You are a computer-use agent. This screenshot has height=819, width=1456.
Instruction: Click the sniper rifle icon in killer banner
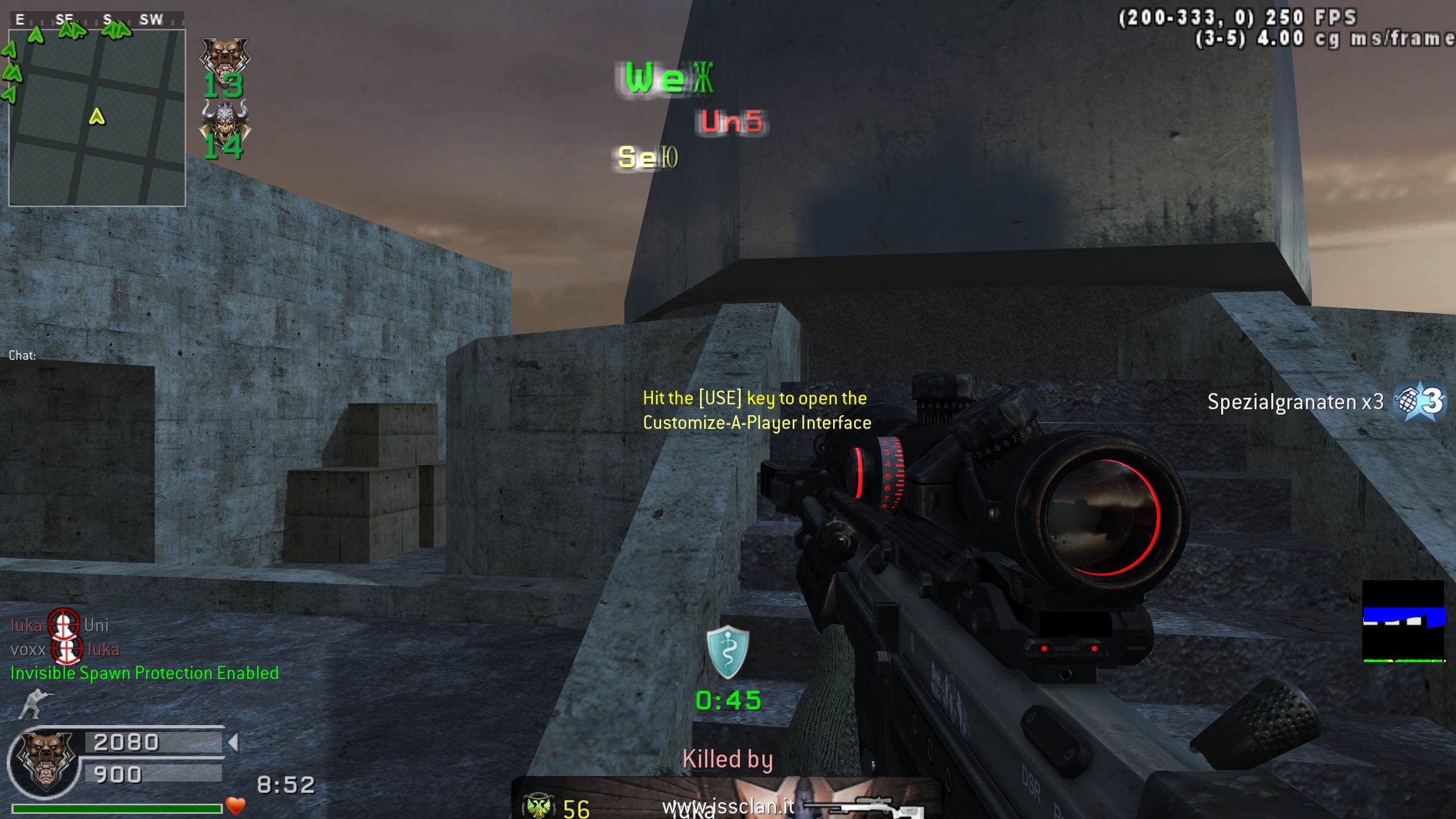(866, 806)
